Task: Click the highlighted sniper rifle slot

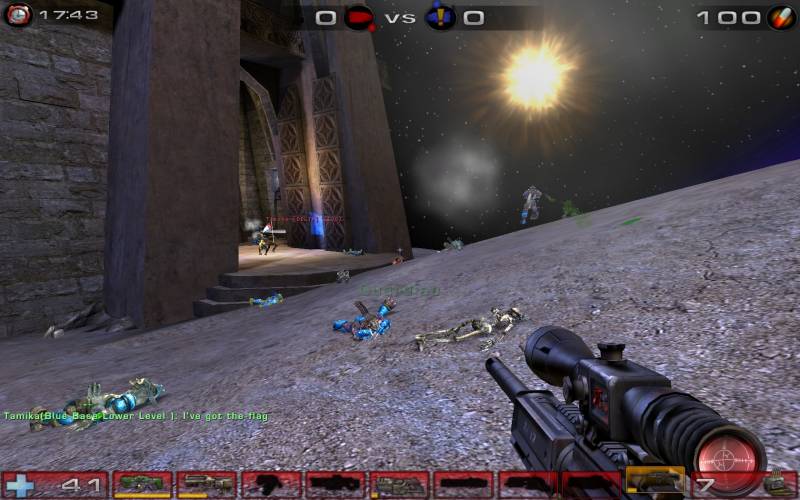Action: click(x=656, y=482)
